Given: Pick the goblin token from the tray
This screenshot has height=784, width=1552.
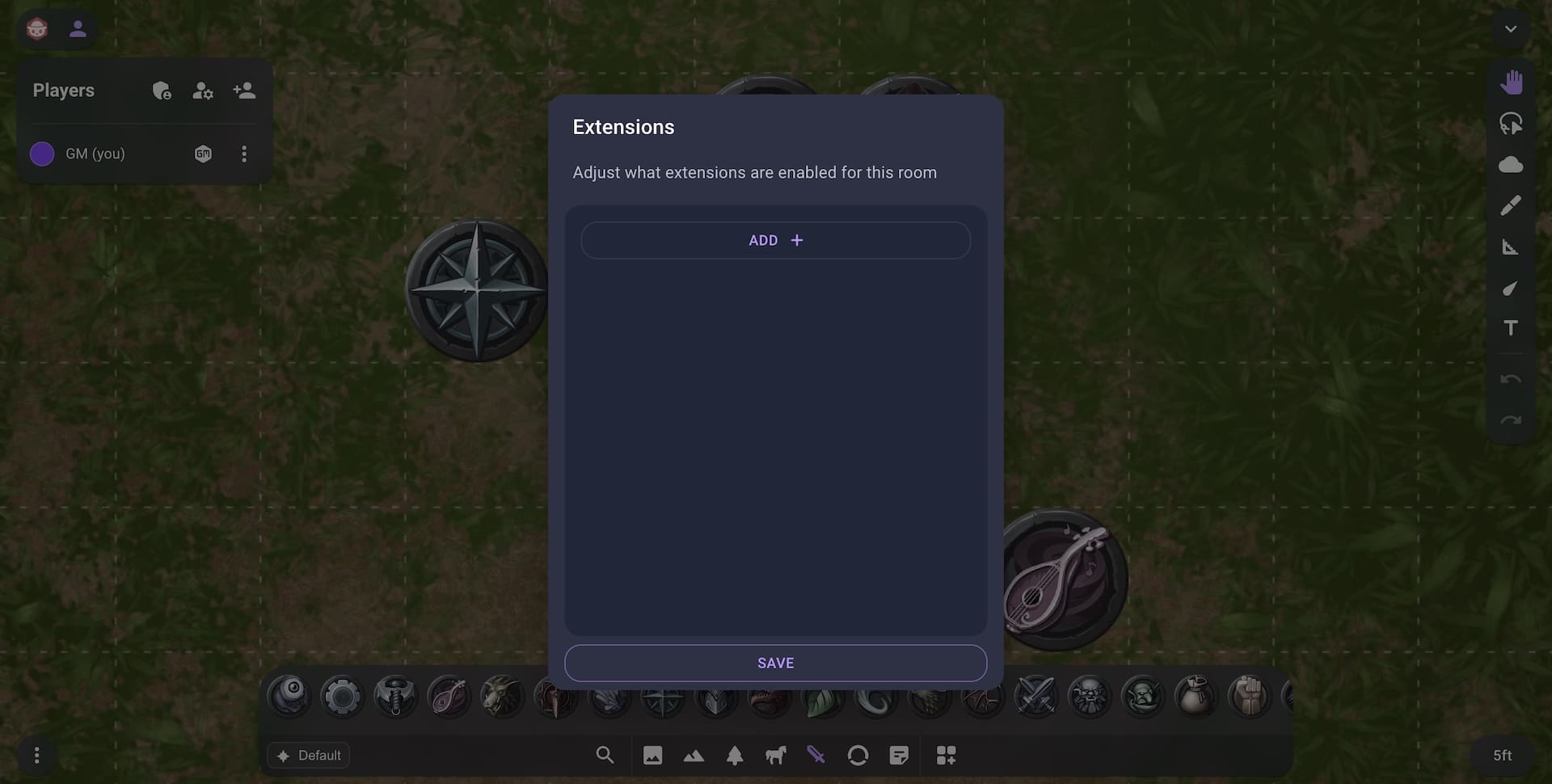Looking at the screenshot, I should coord(1144,696).
